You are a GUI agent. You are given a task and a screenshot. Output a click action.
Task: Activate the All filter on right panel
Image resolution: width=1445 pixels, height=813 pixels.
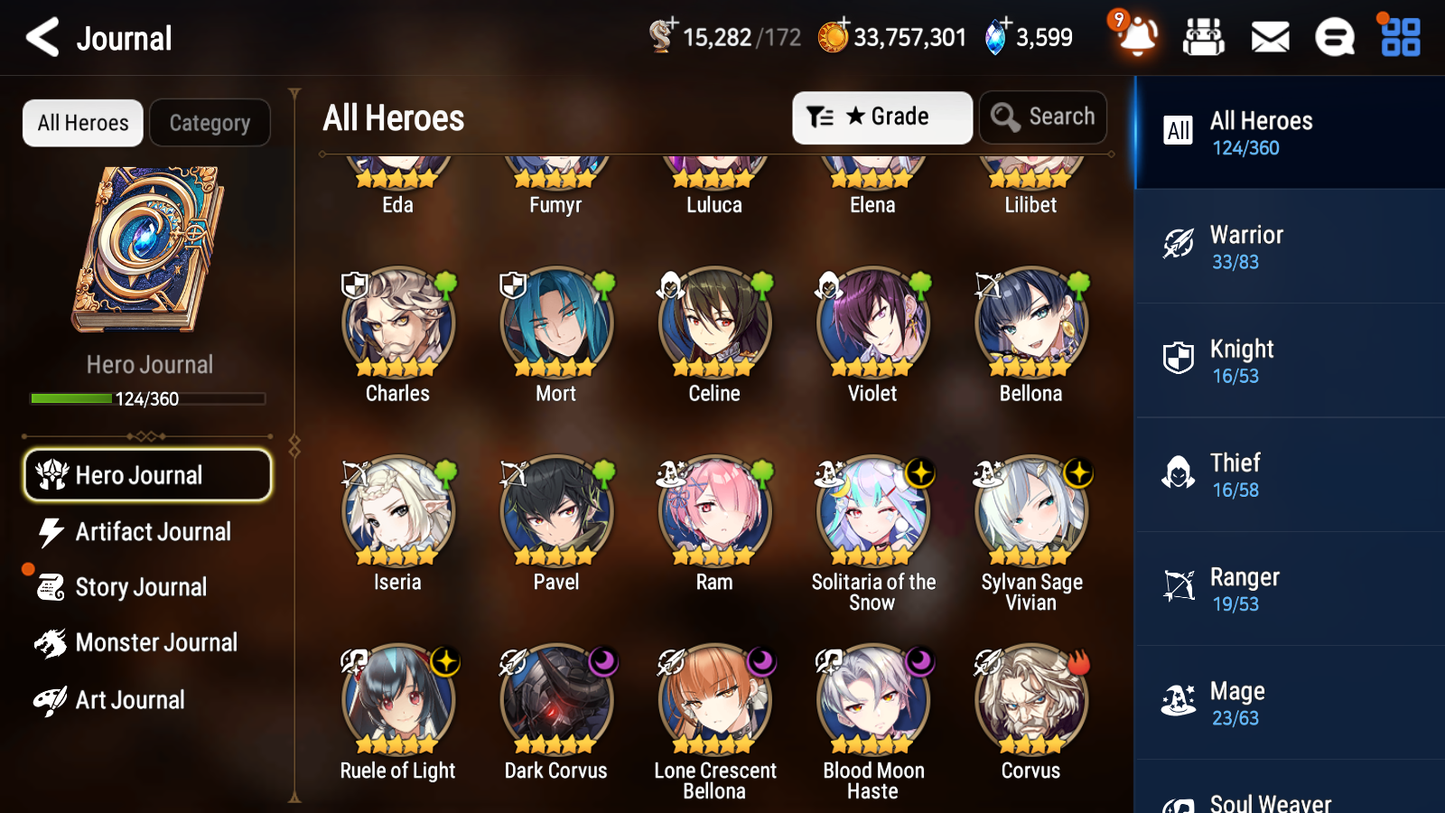point(1178,131)
